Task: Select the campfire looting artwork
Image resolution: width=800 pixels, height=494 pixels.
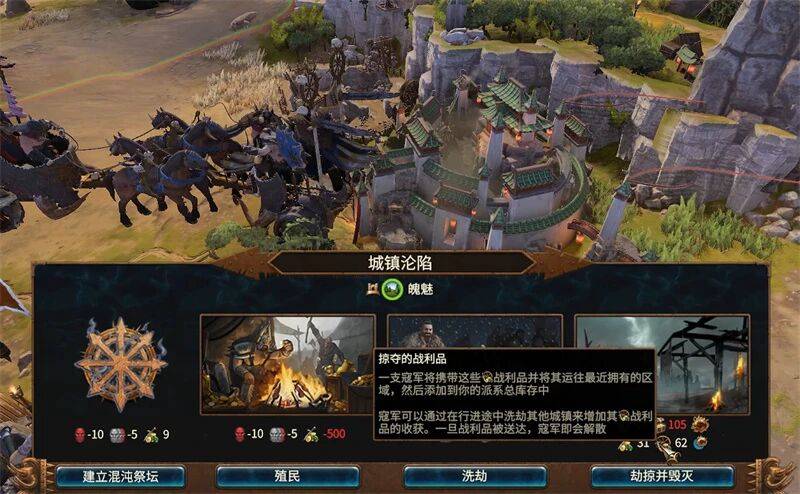Action: tap(287, 364)
